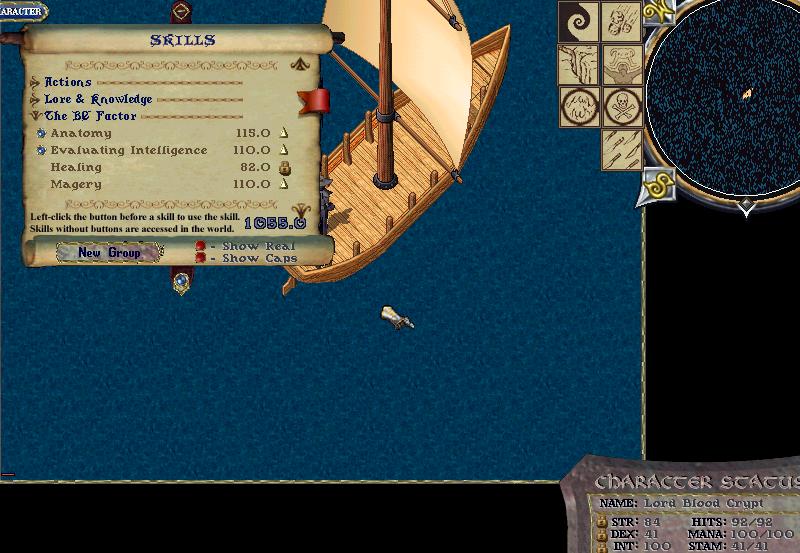Cast the spiral swirl spell icon
800x553 pixels.
[578, 22]
